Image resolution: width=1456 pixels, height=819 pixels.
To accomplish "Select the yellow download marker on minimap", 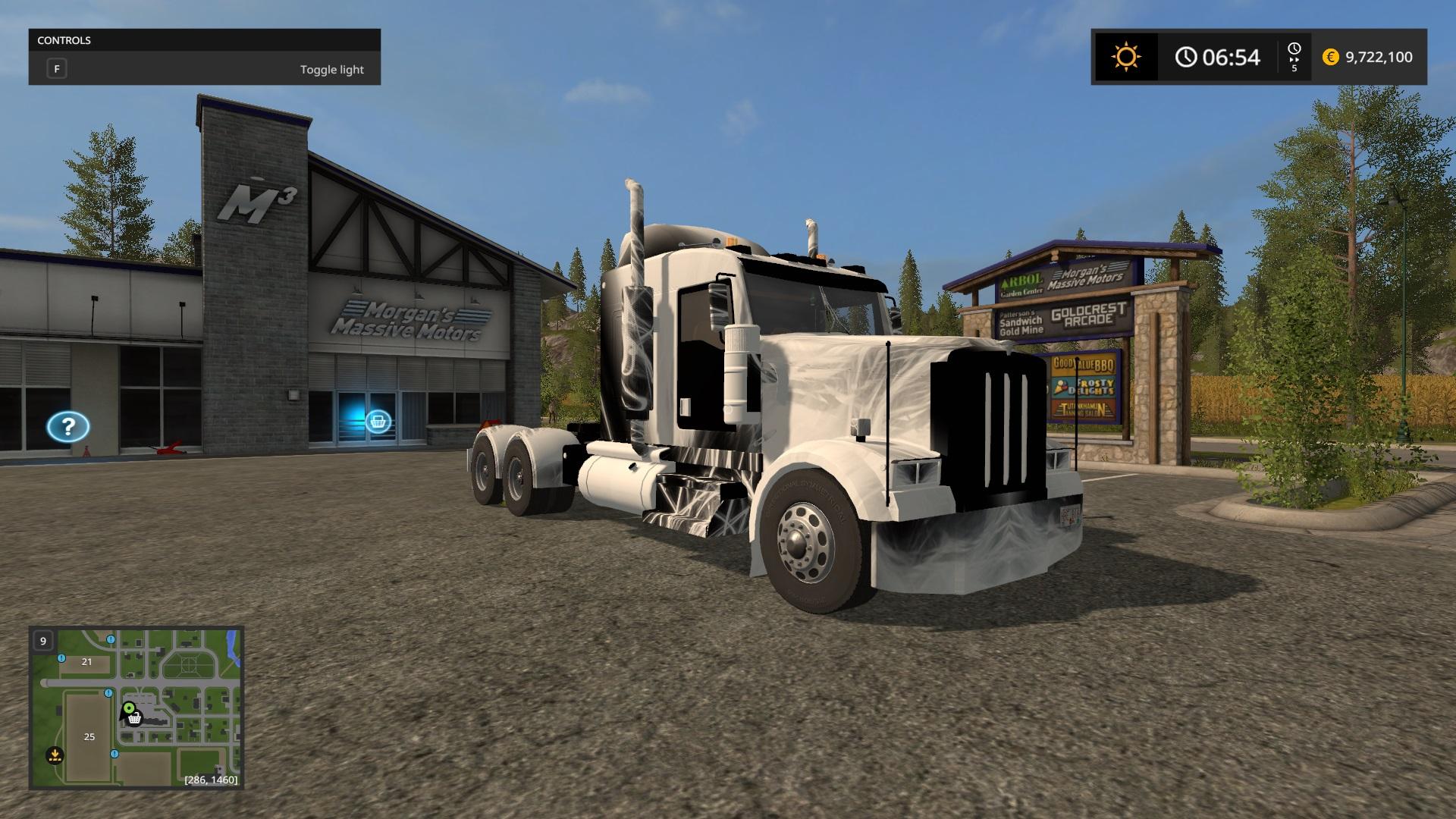I will [x=55, y=755].
